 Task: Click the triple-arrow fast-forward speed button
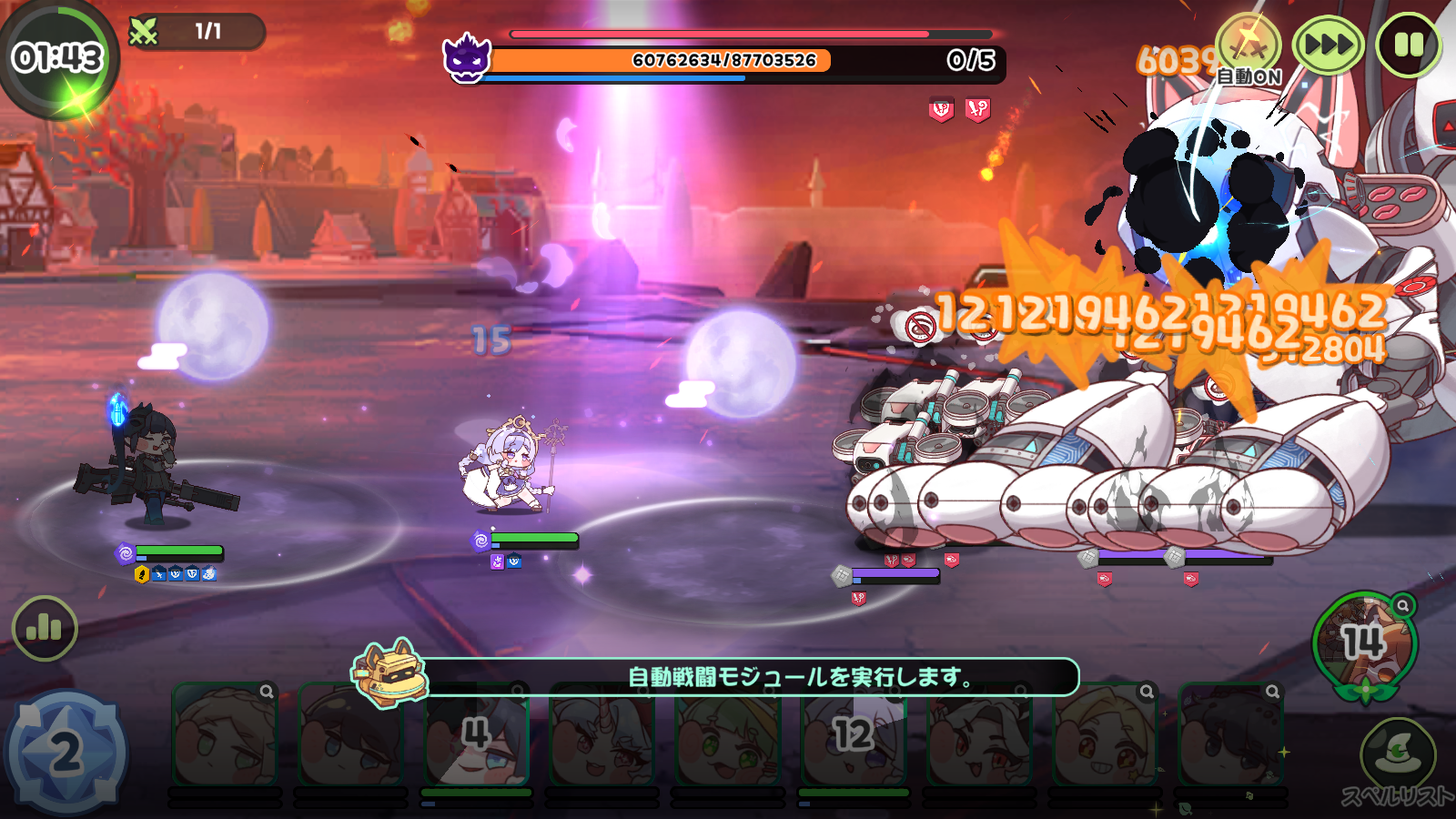1328,45
